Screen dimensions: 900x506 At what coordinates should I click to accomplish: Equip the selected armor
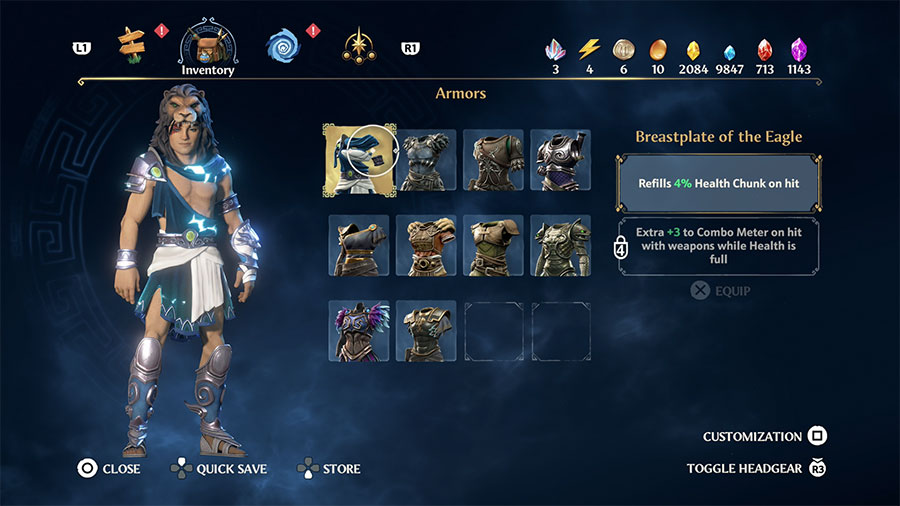tap(720, 291)
